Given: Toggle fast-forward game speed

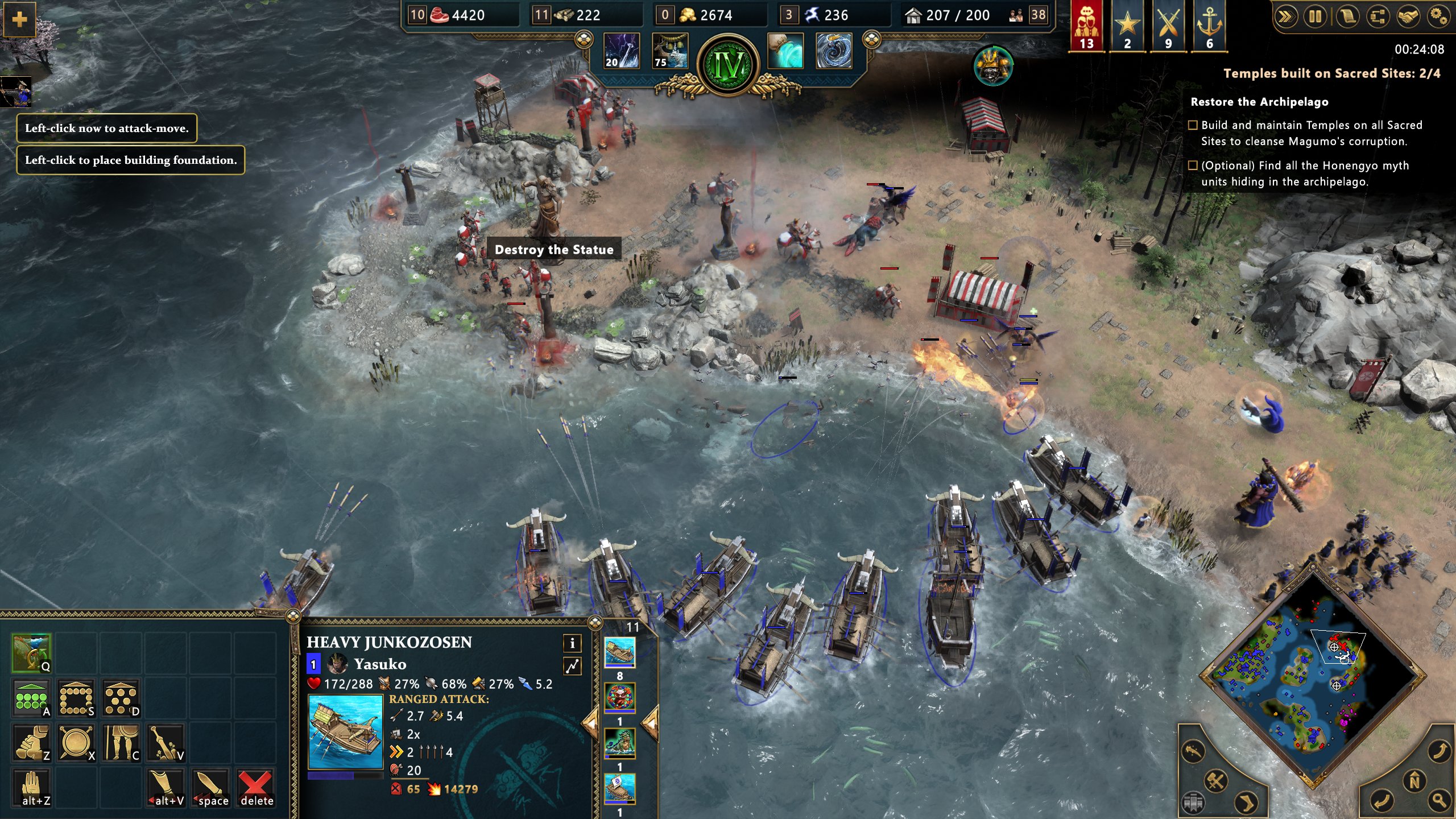Looking at the screenshot, I should click(1285, 17).
